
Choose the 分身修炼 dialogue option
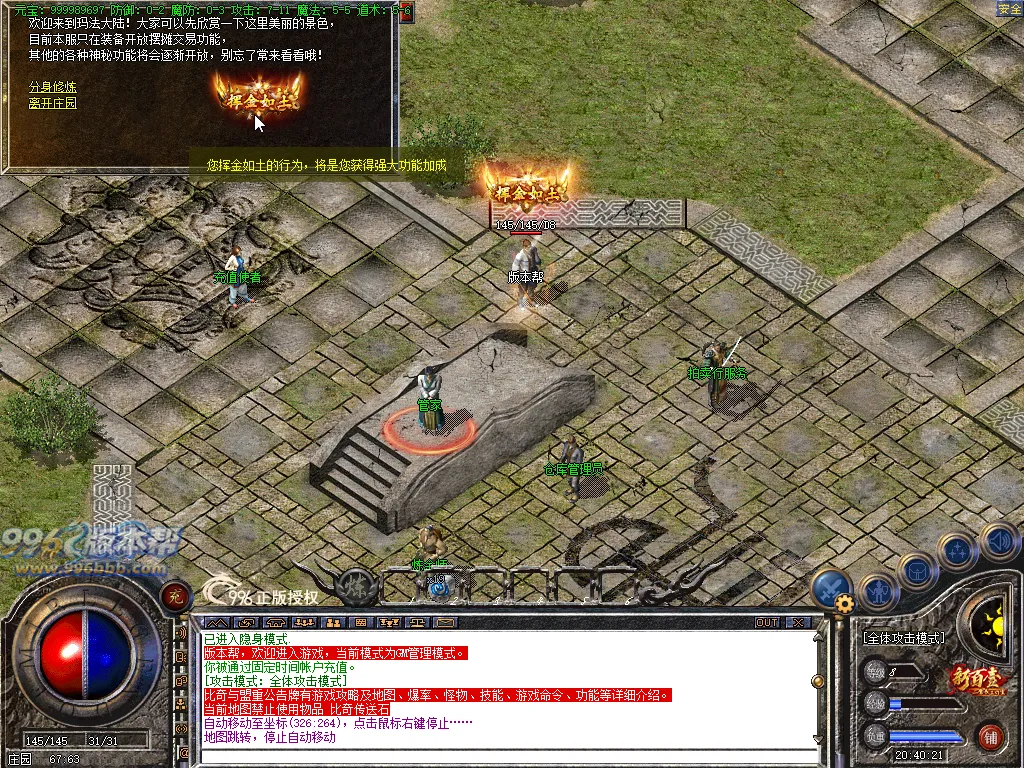(x=53, y=87)
